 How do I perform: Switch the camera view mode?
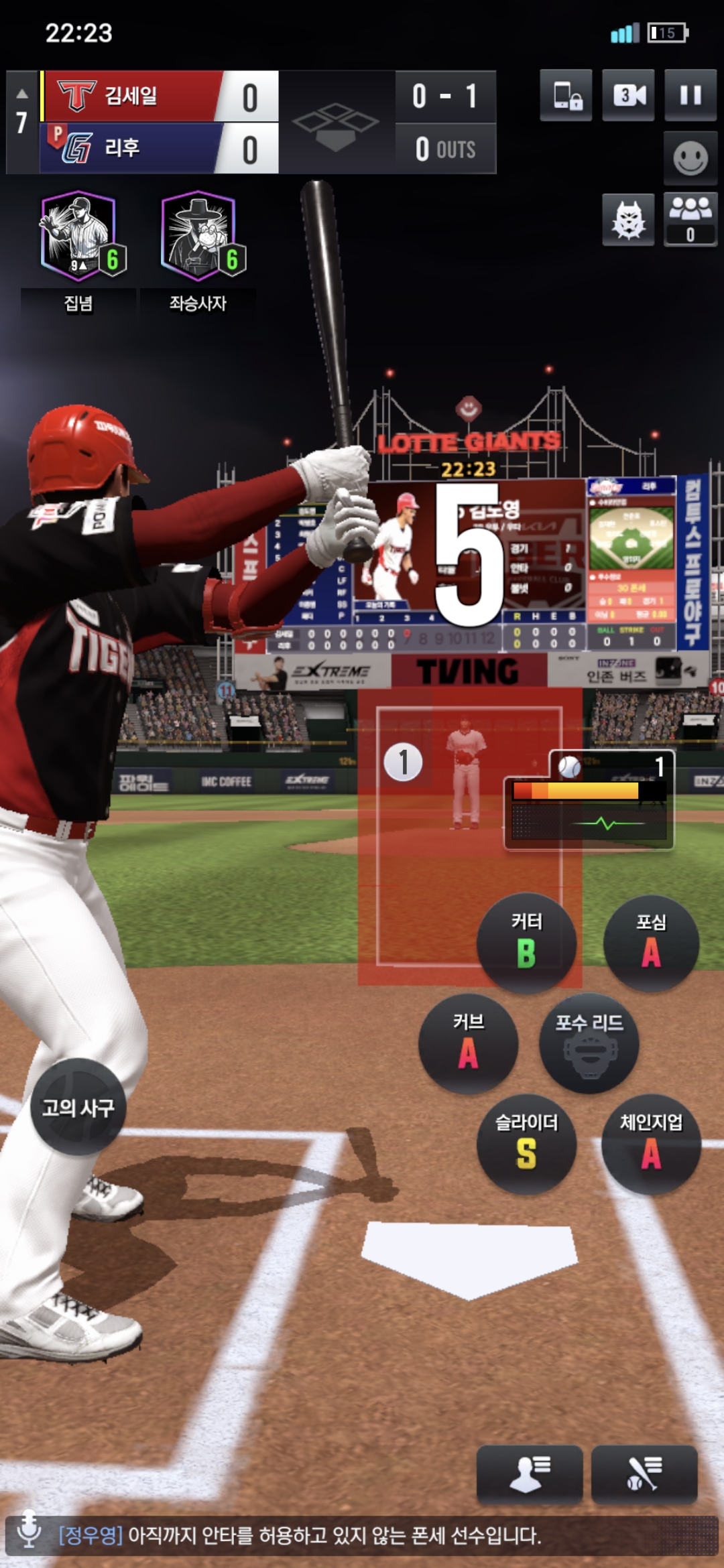(628, 95)
